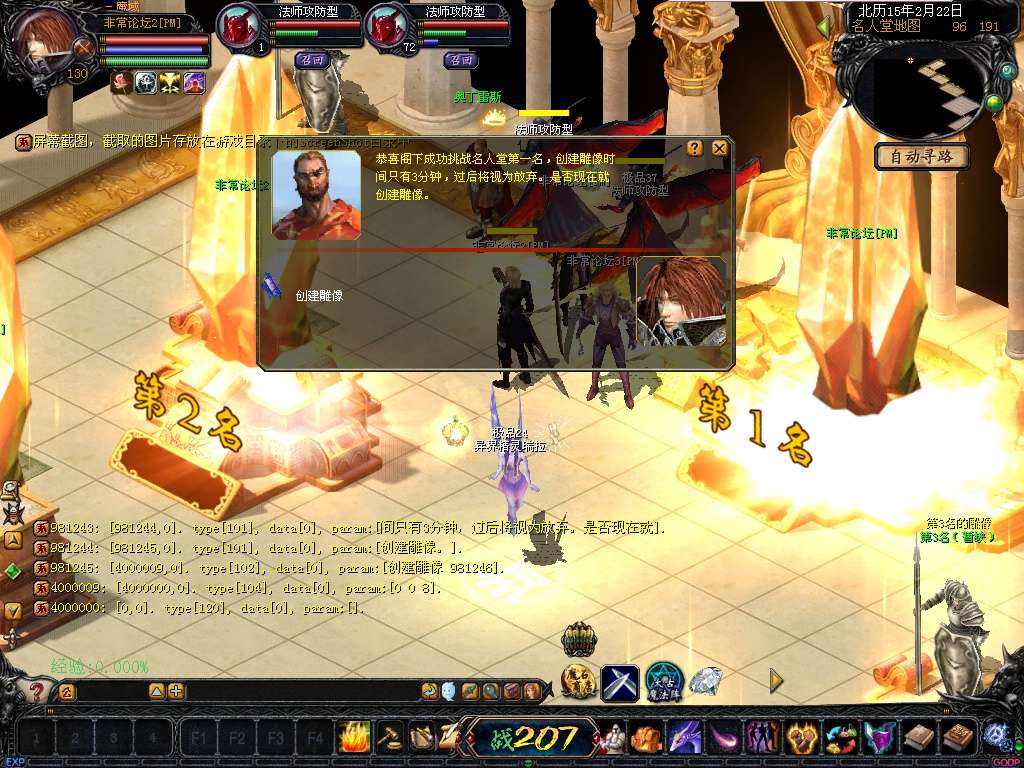Recall the level 72 pet with 召回
Image resolution: width=1024 pixels, height=768 pixels.
tap(458, 60)
